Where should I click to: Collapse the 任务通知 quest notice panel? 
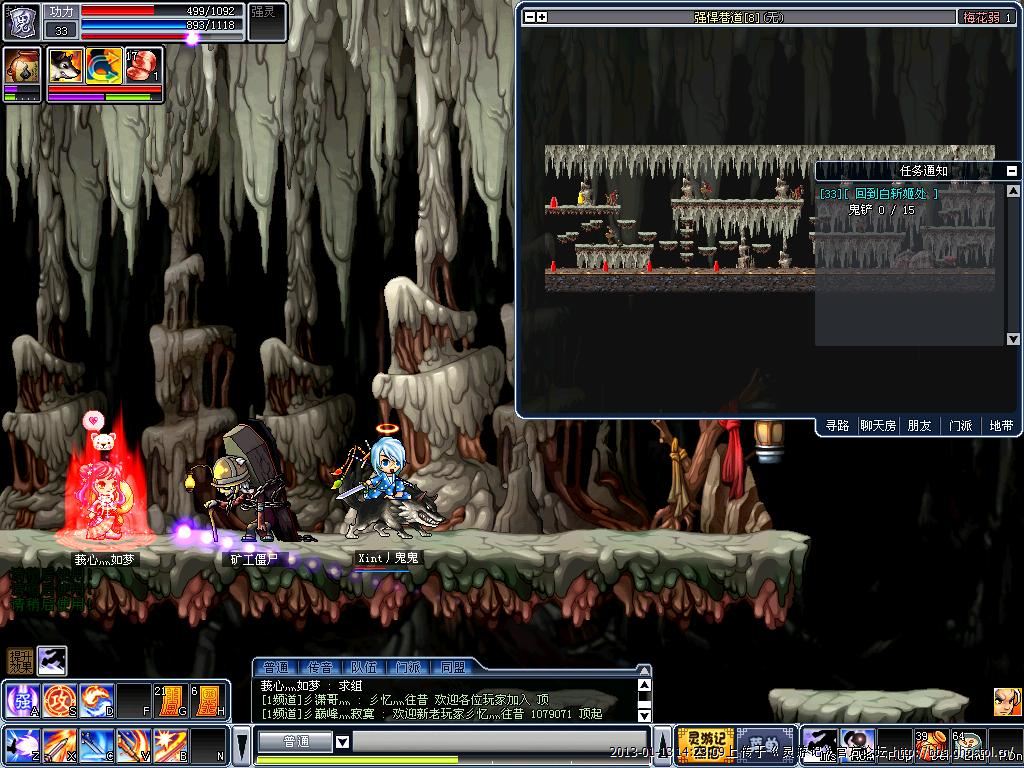[x=1012, y=171]
